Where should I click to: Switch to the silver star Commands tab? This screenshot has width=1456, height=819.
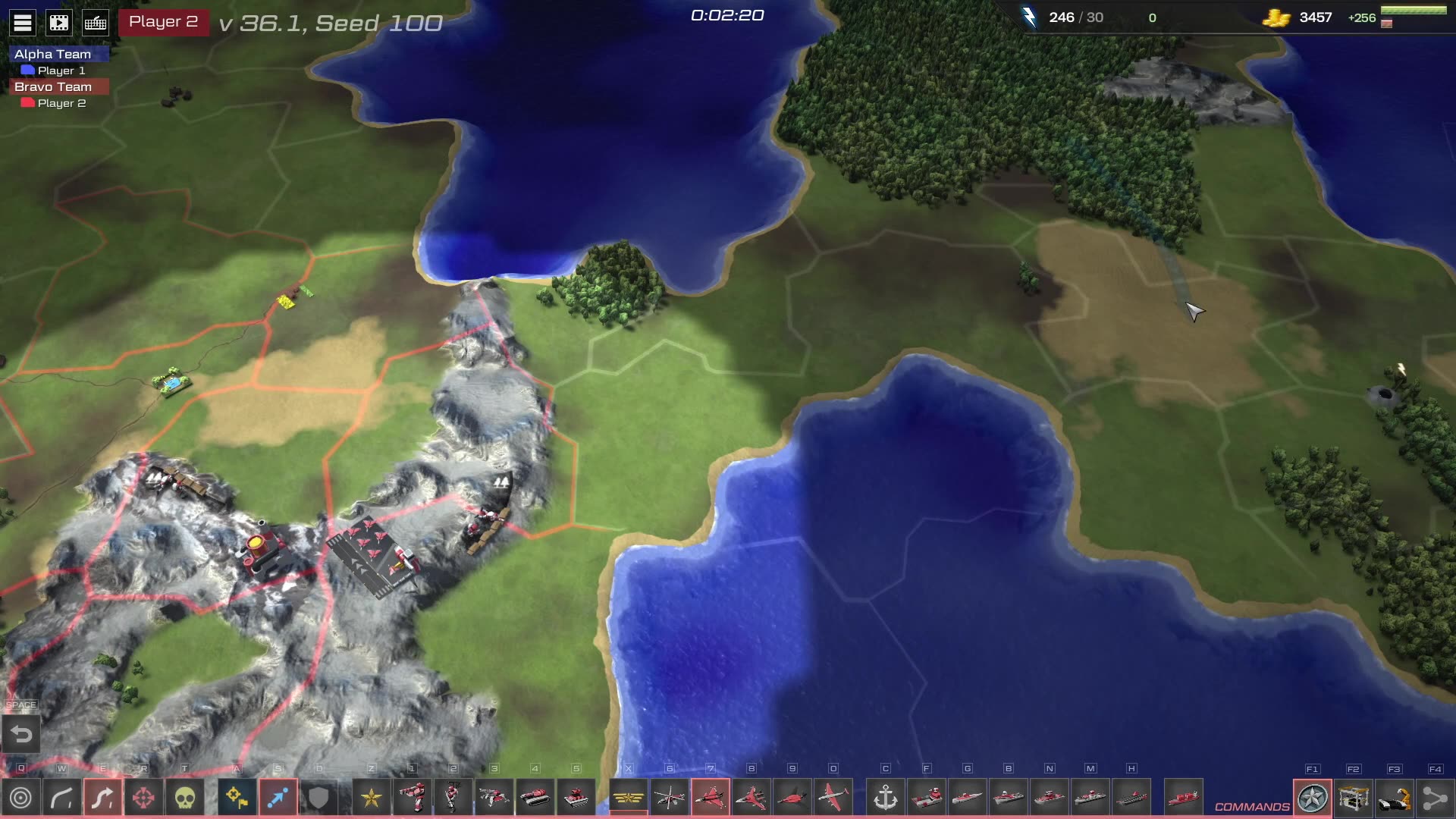tap(1313, 798)
